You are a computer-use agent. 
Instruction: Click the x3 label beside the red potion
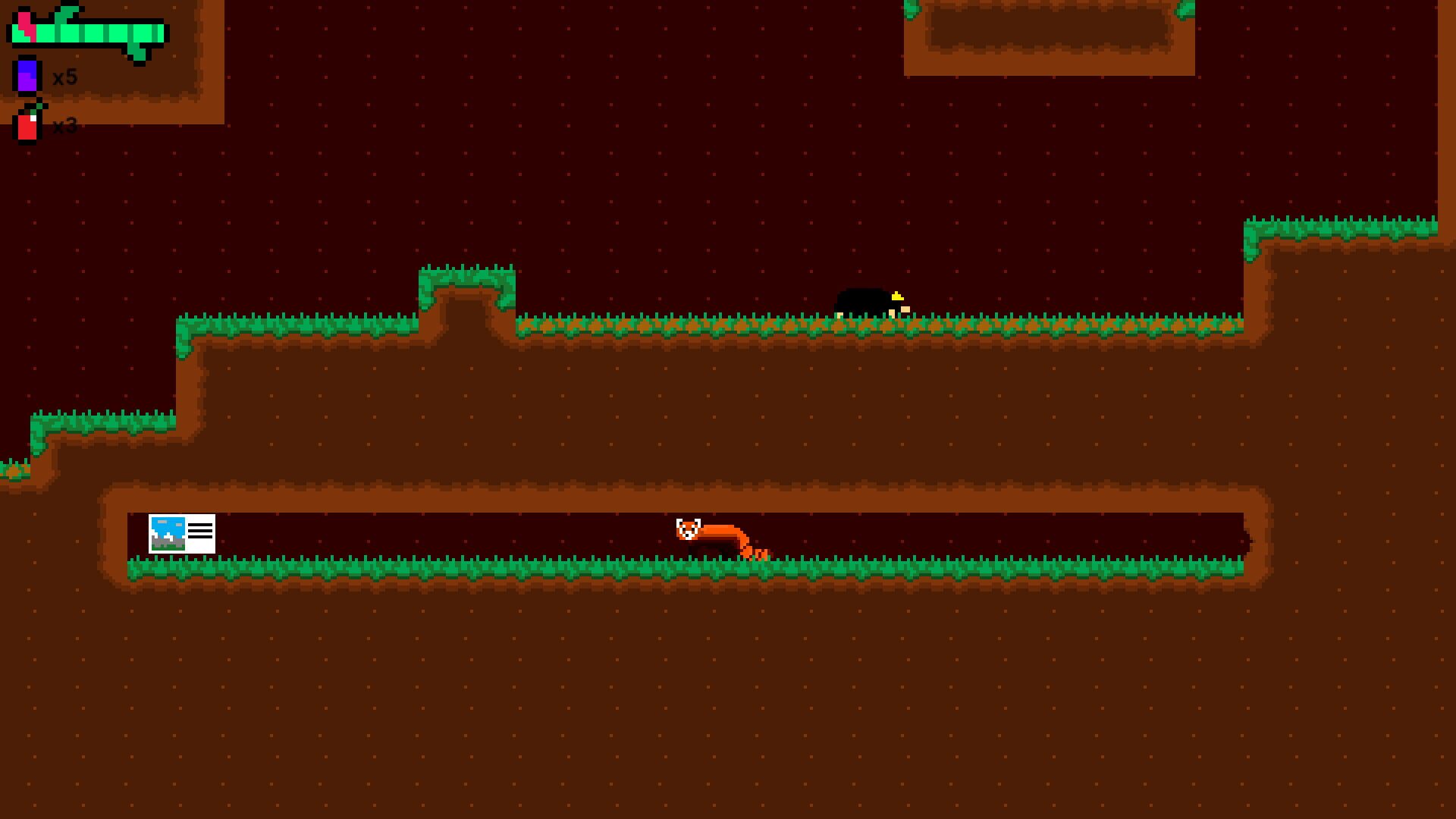[64, 125]
